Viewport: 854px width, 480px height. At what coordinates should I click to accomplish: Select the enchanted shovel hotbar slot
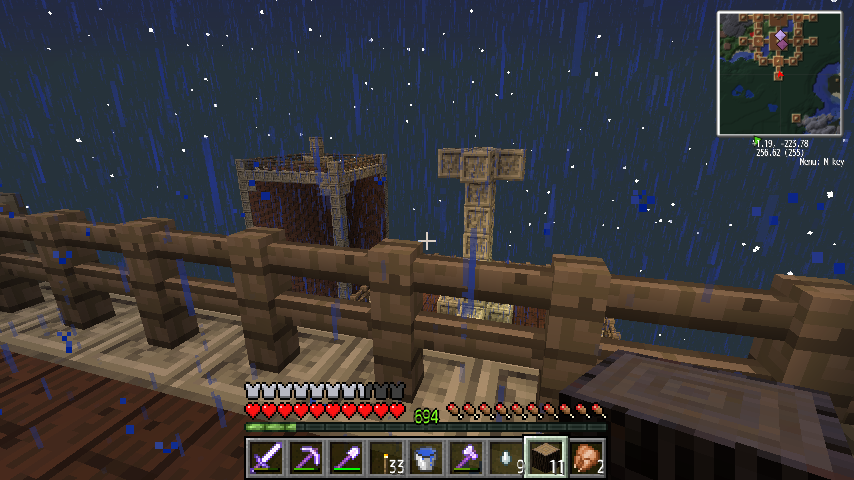point(346,458)
